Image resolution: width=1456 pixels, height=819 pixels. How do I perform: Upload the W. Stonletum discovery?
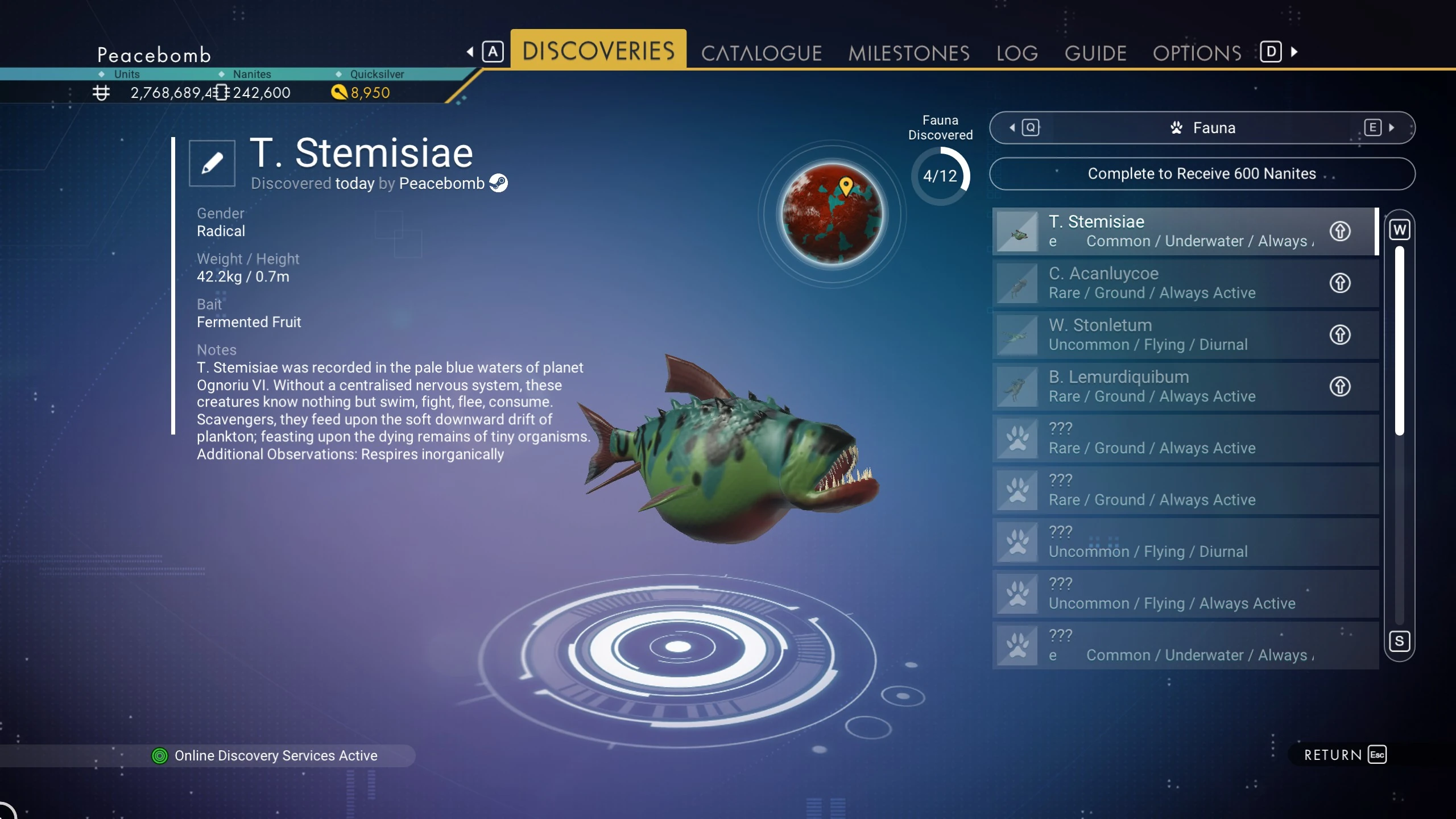(1339, 334)
